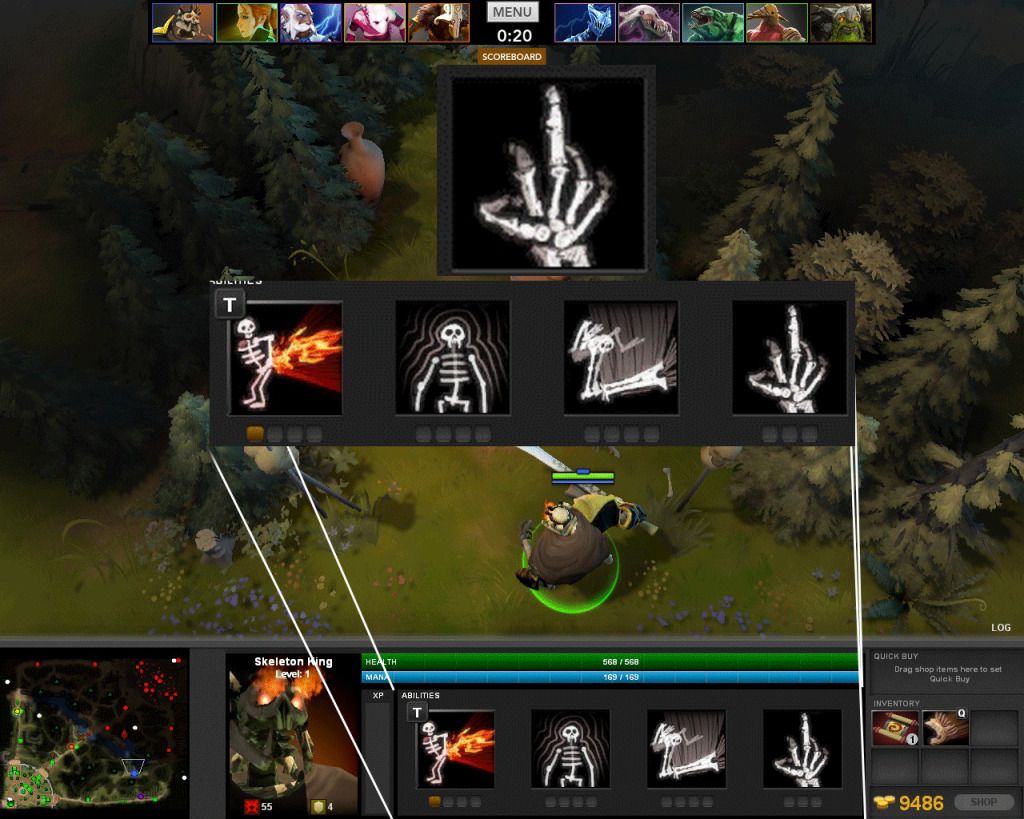Click Zeus's portrait in the top bar
This screenshot has width=1024, height=819.
(310, 22)
